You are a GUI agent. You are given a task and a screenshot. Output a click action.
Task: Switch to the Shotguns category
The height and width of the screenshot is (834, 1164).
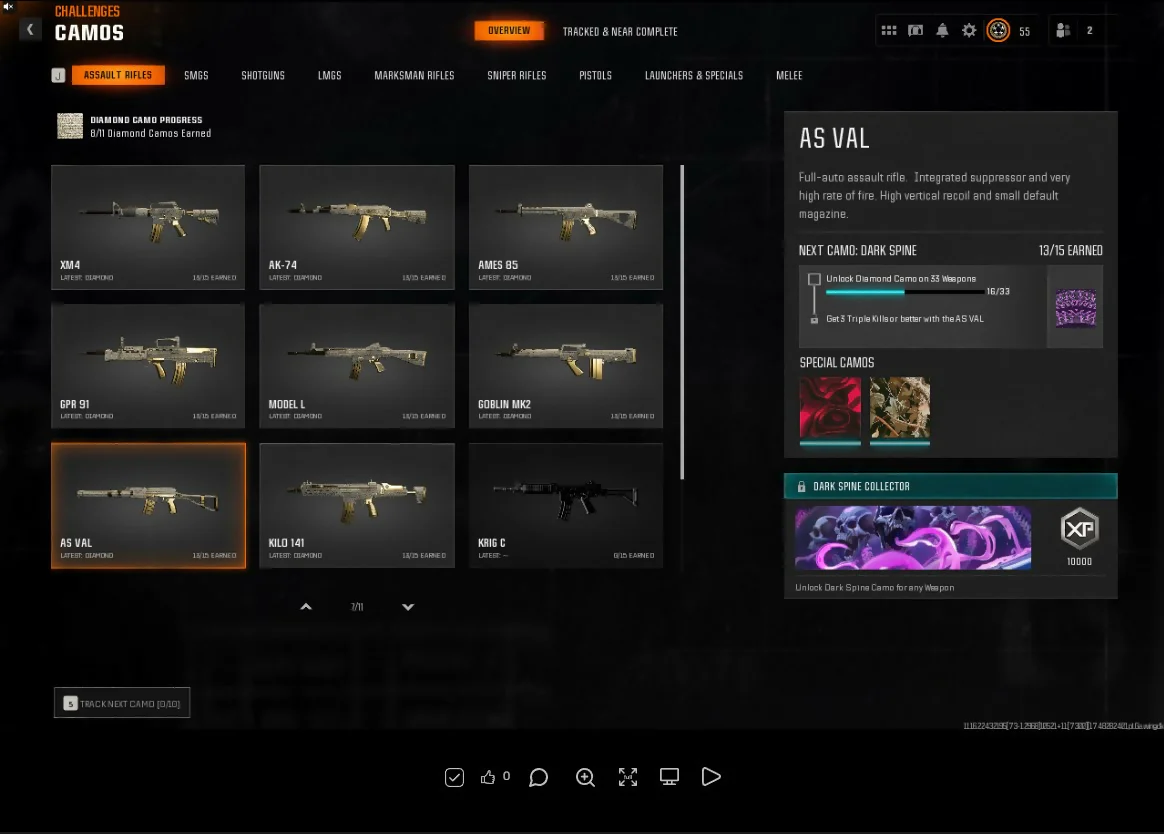click(263, 76)
